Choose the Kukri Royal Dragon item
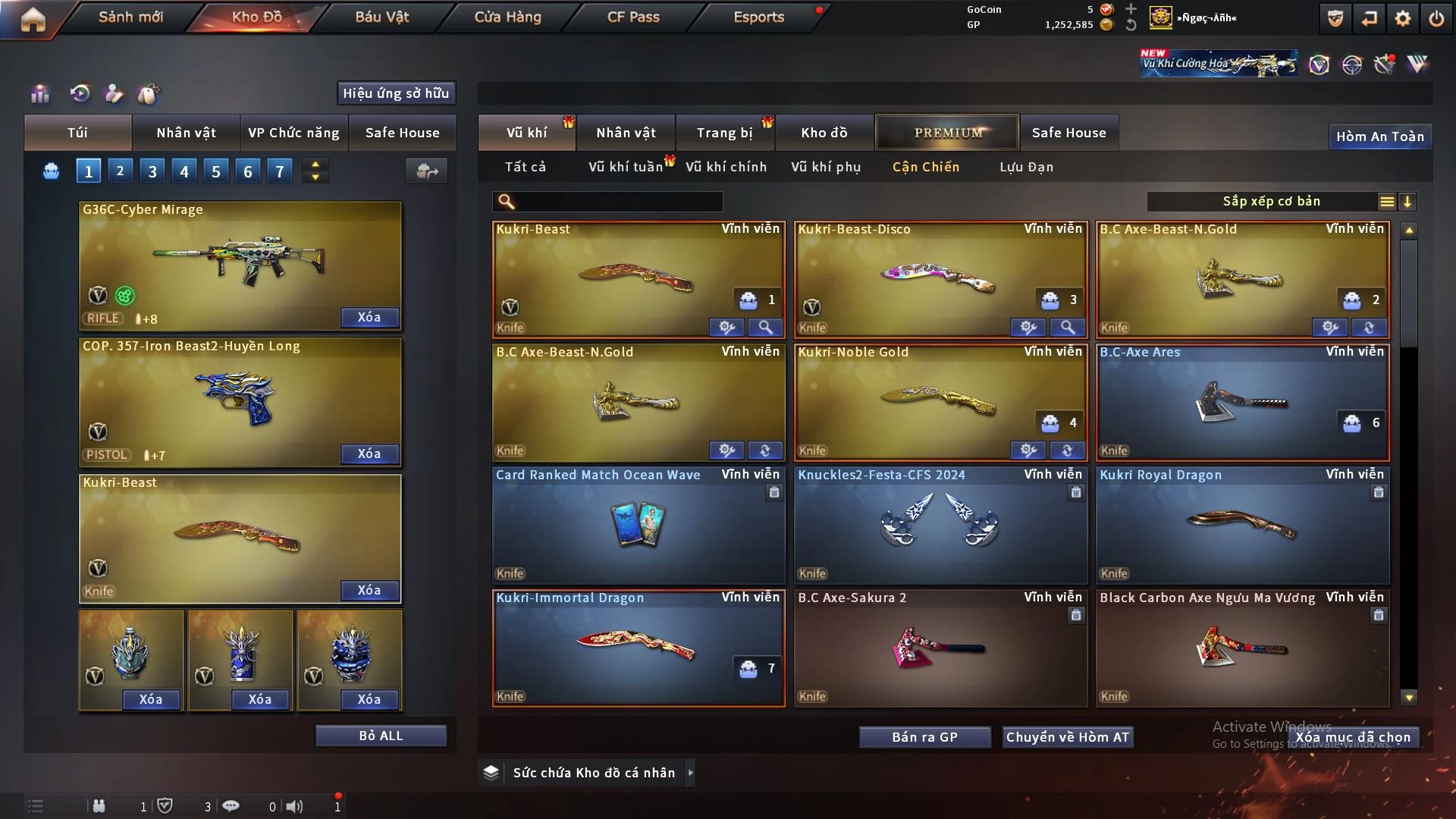This screenshot has width=1456, height=819. tap(1242, 525)
